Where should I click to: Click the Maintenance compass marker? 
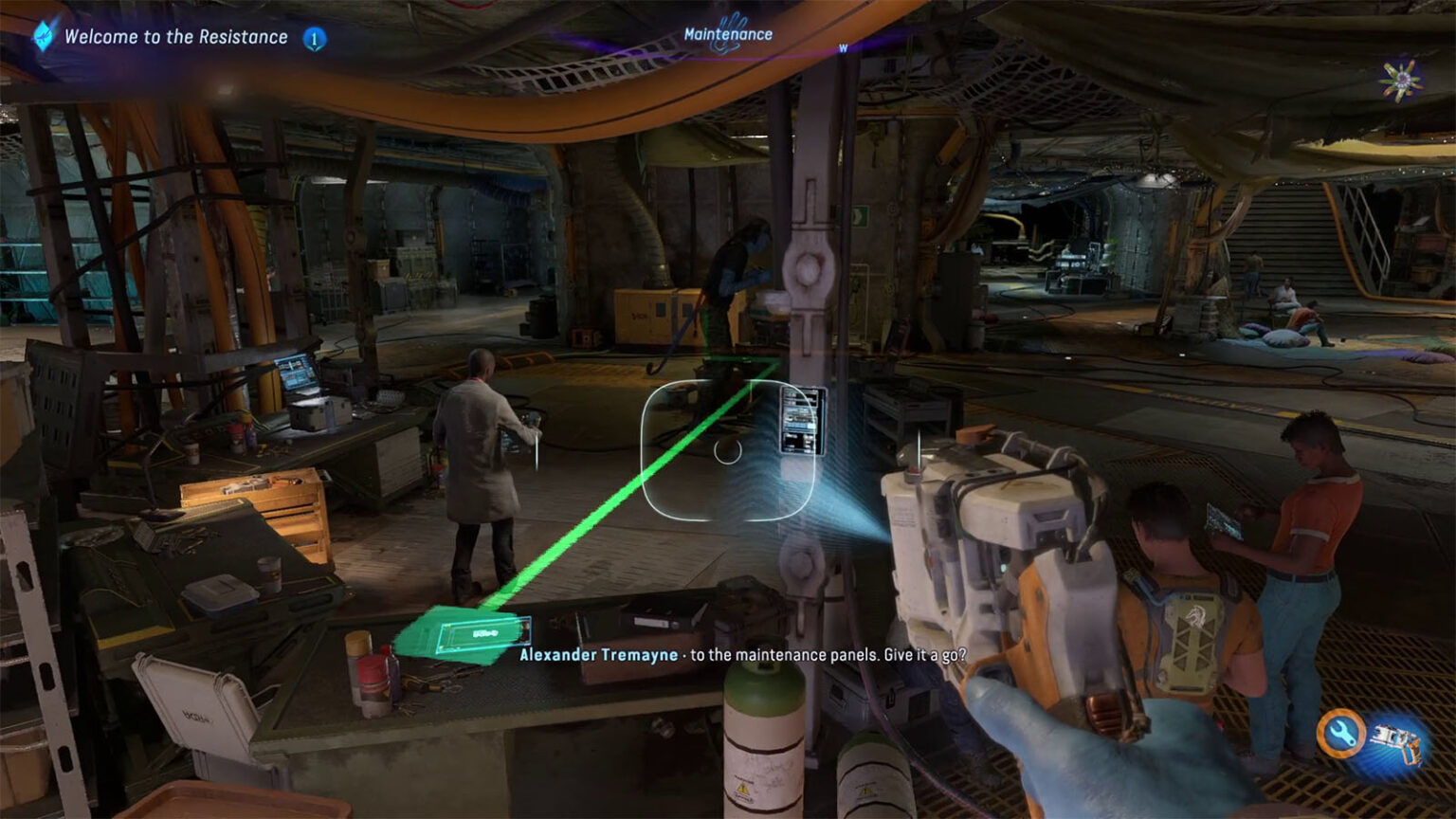click(x=728, y=34)
